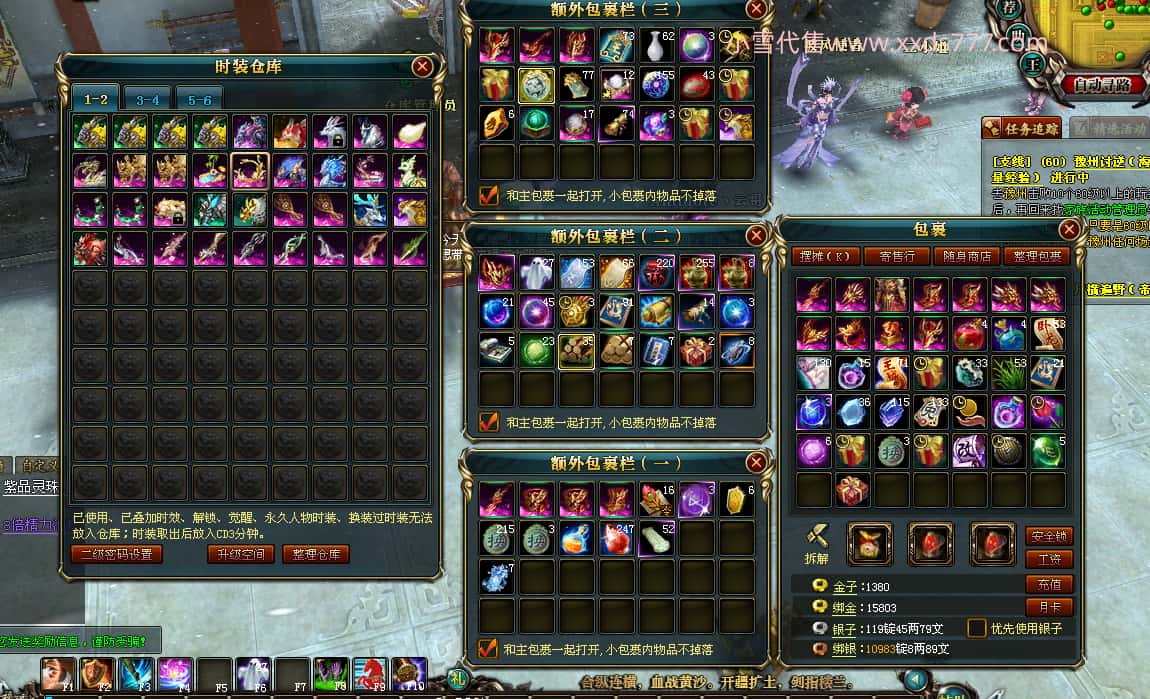Toggle open-with-main-bag checkbox in 额外包裹栏（一）

(489, 648)
